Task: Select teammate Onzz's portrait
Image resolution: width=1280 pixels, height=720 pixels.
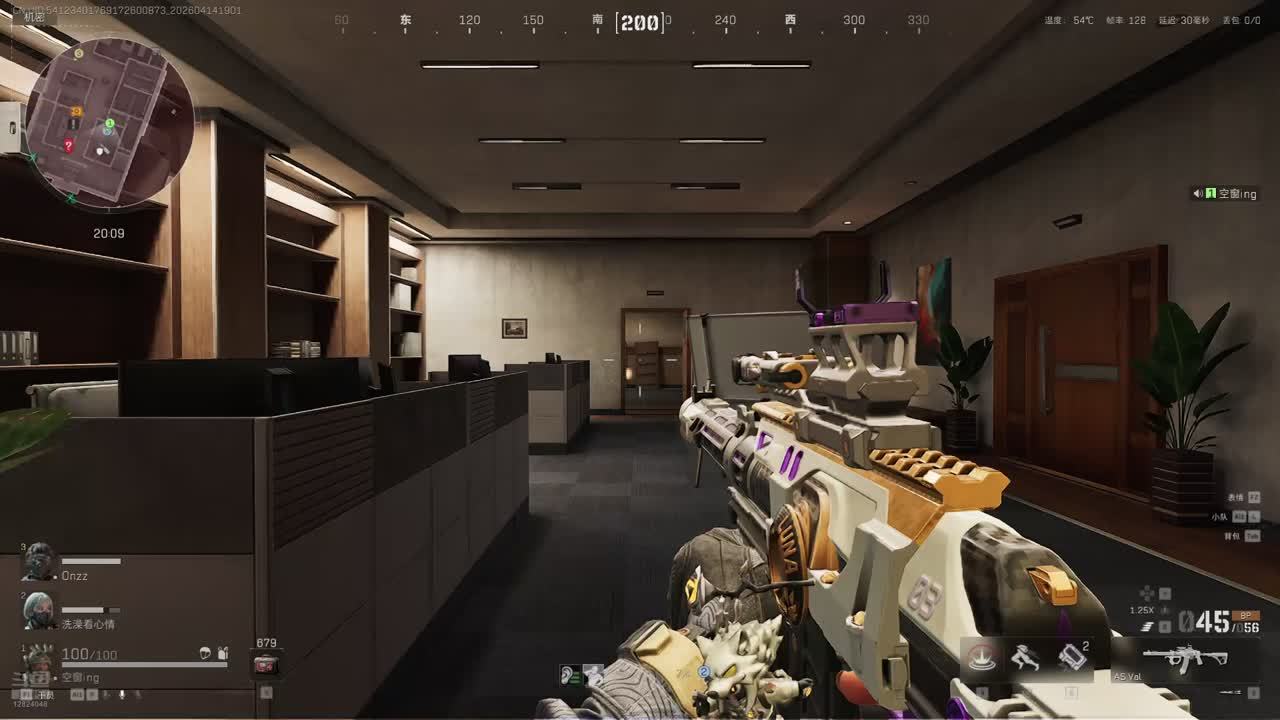Action: point(39,563)
